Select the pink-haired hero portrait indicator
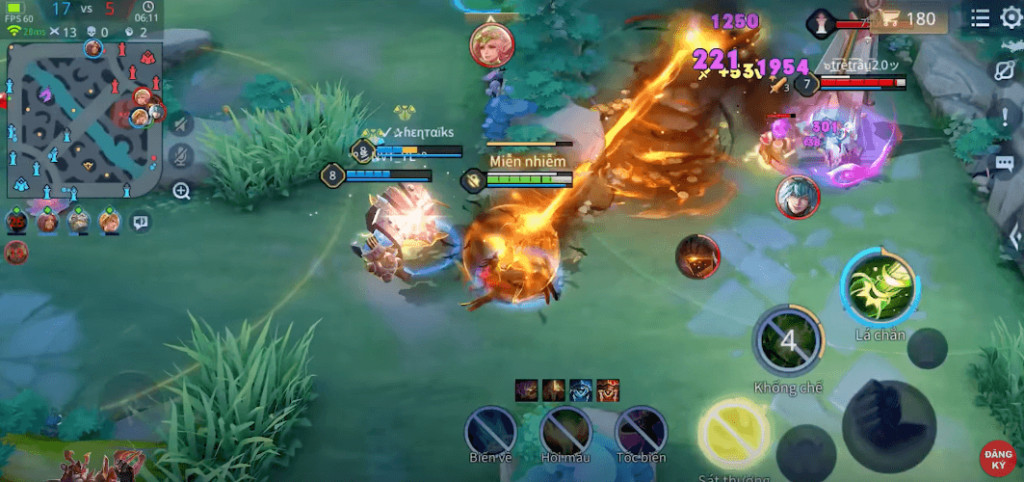 pyautogui.click(x=491, y=44)
